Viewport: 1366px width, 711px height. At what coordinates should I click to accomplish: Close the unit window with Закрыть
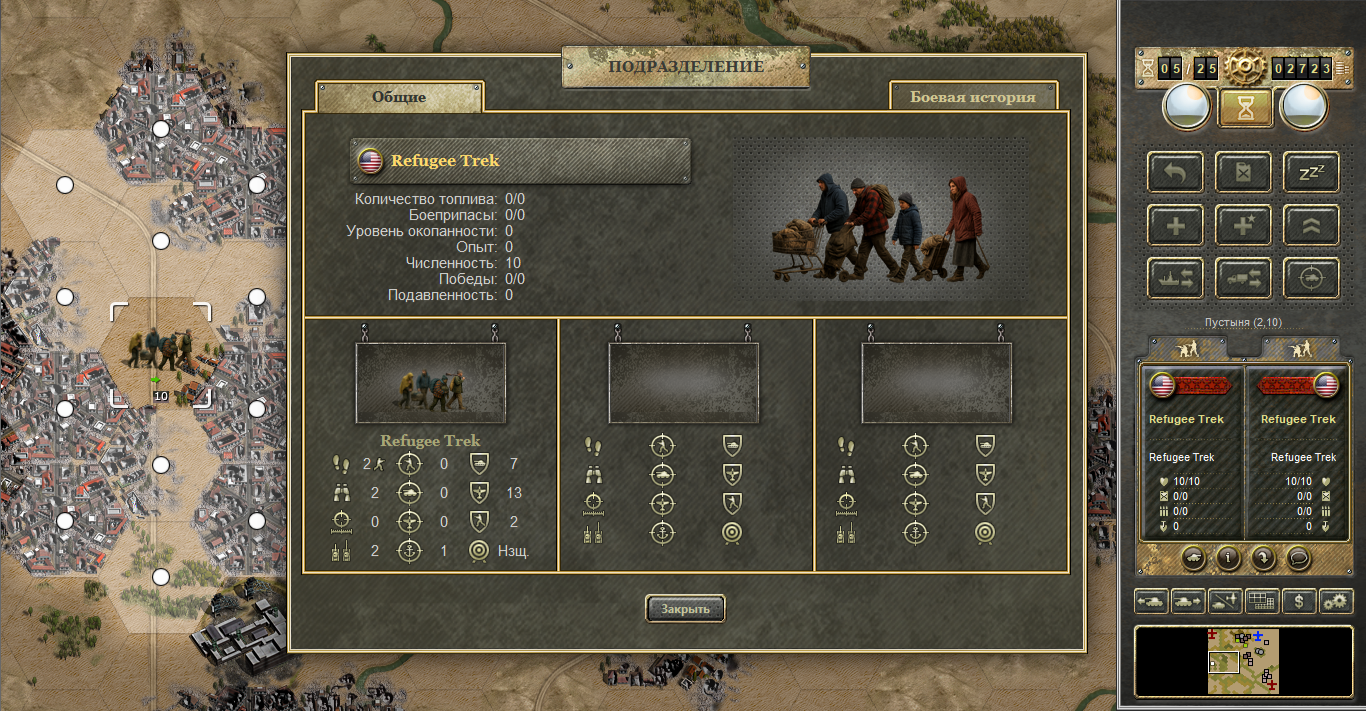click(685, 608)
